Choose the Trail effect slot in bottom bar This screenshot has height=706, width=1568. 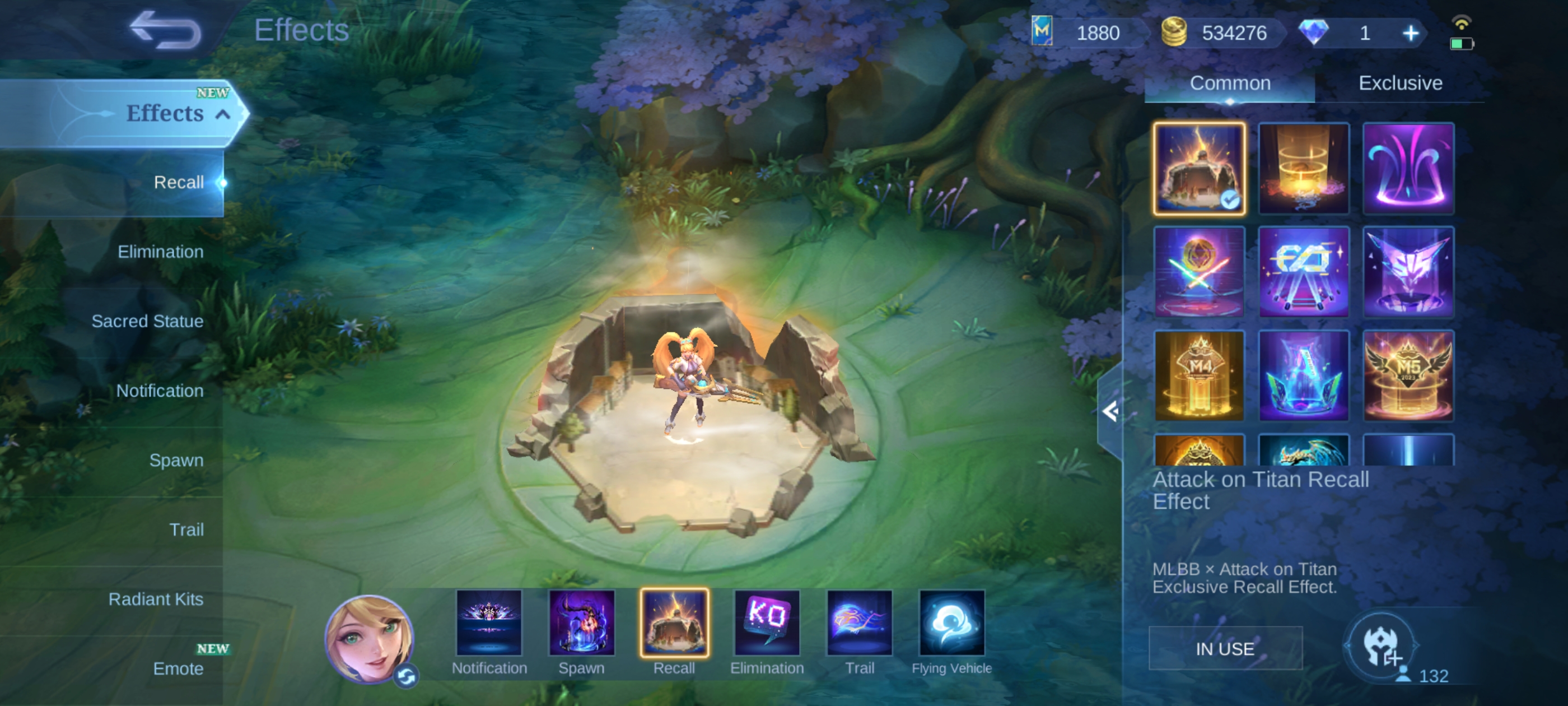859,623
